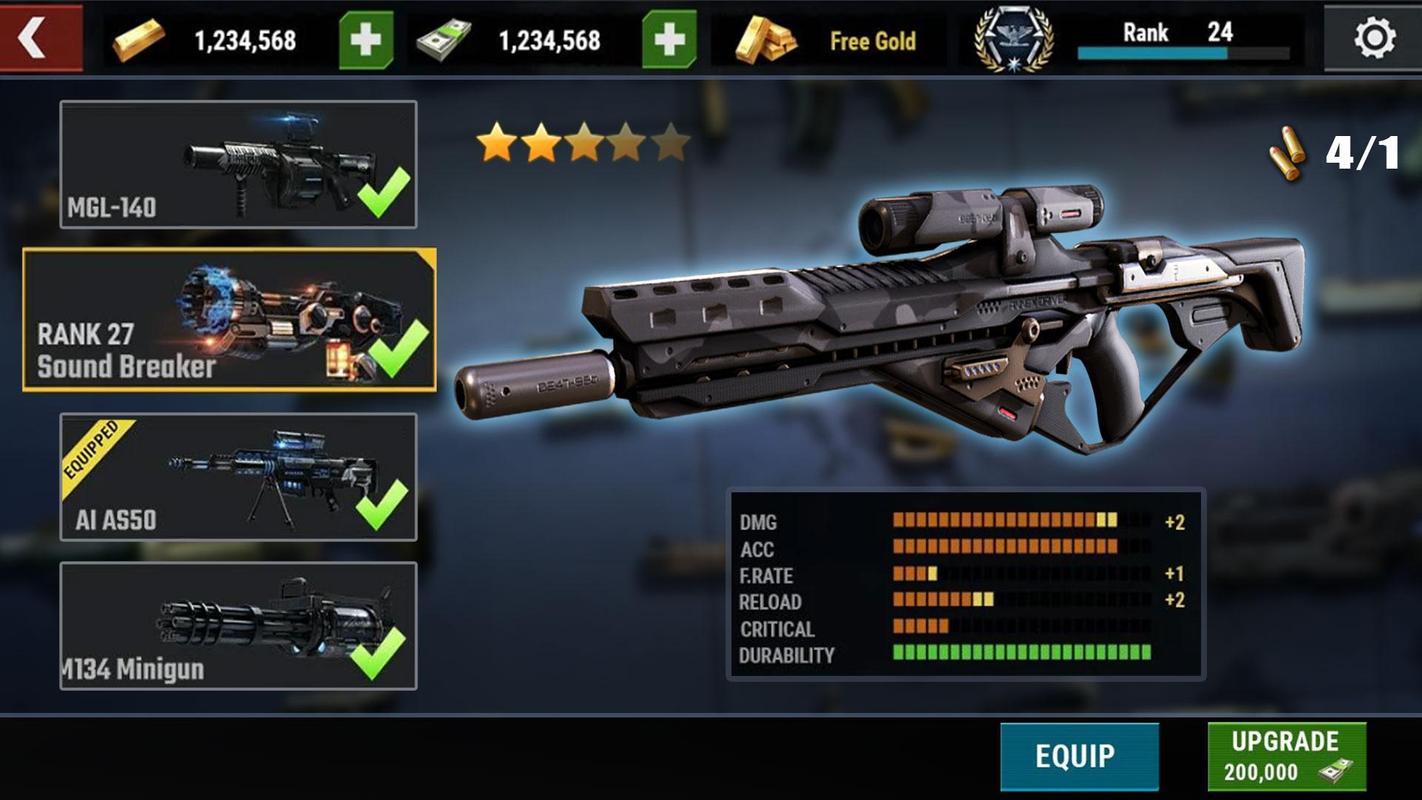Select the equipped AI AS50 rifle card
The image size is (1422, 800).
(238, 477)
